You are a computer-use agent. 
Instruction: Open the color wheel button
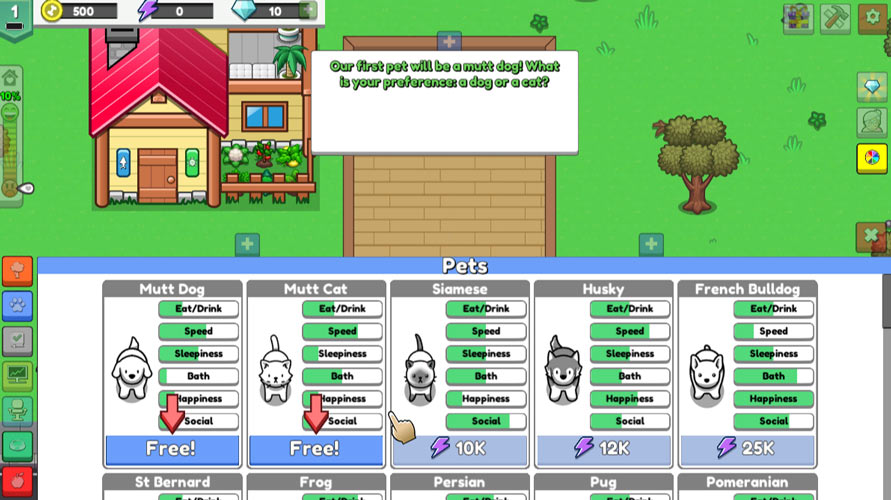pos(872,158)
